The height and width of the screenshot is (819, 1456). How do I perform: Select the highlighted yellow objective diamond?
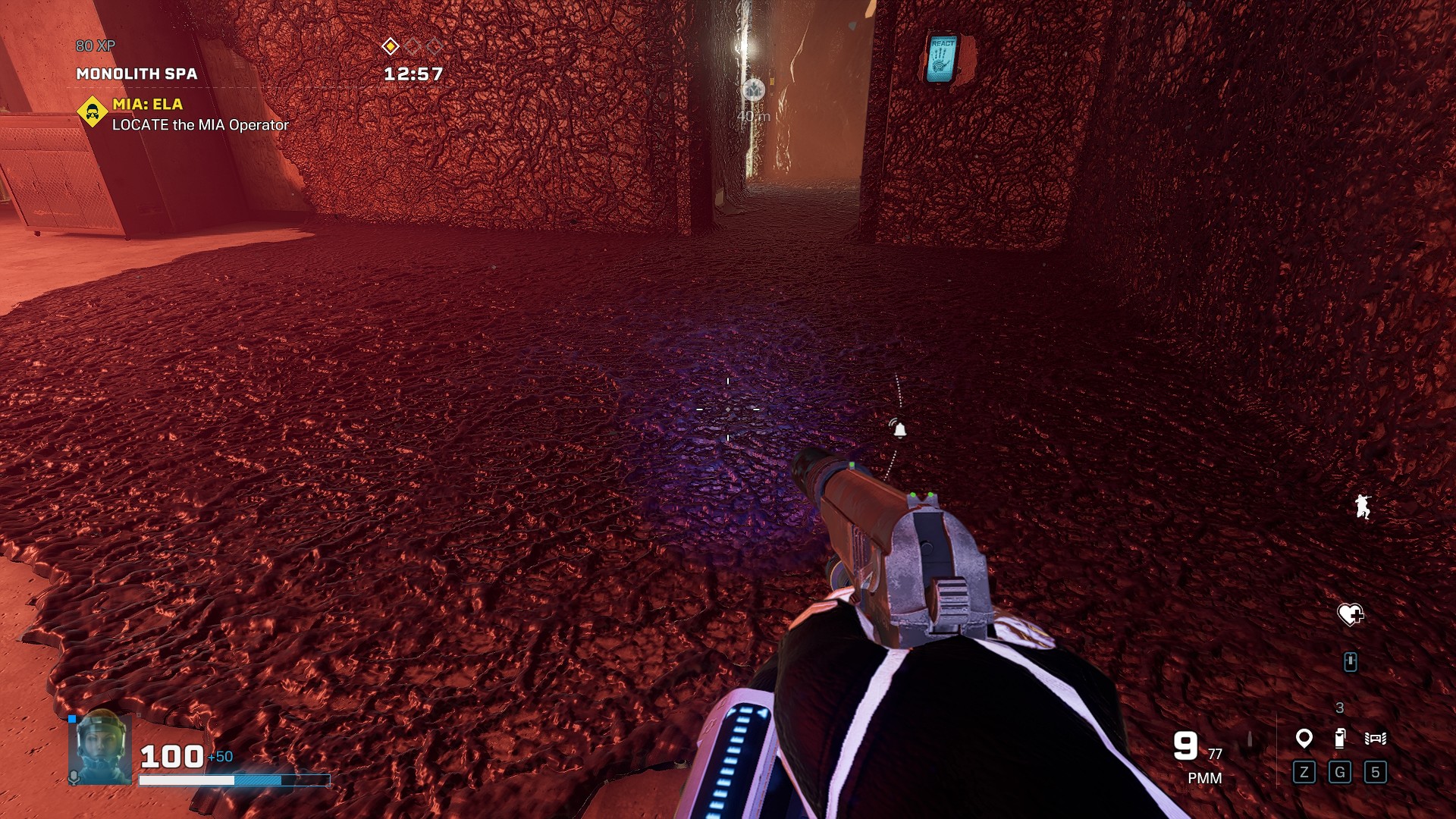coord(390,46)
